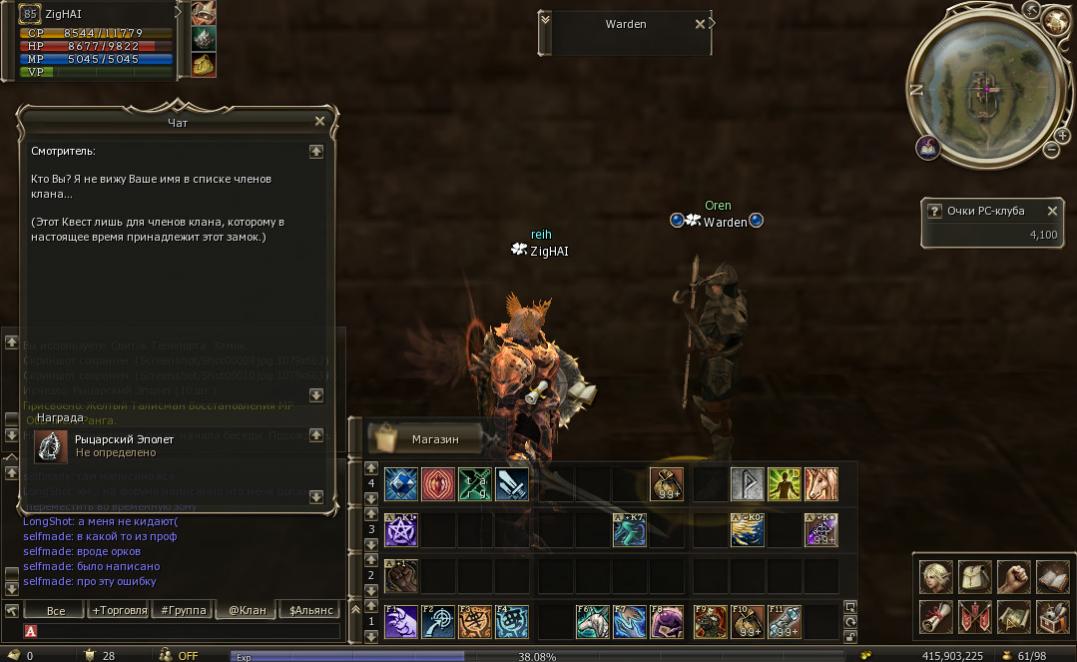The image size is (1077, 662).
Task: Use the F1 purple claw skill
Action: pyautogui.click(x=401, y=622)
